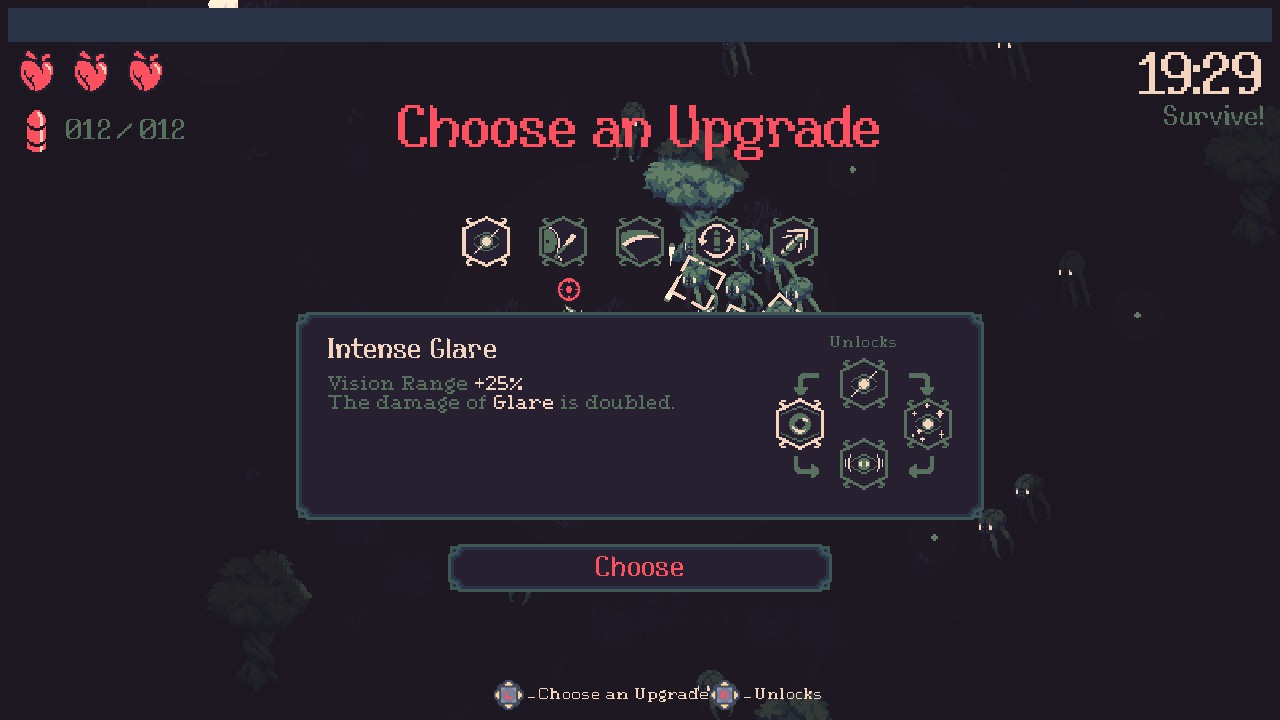Click the winged eye unlock icon
Image resolution: width=1280 pixels, height=720 pixels.
[863, 462]
